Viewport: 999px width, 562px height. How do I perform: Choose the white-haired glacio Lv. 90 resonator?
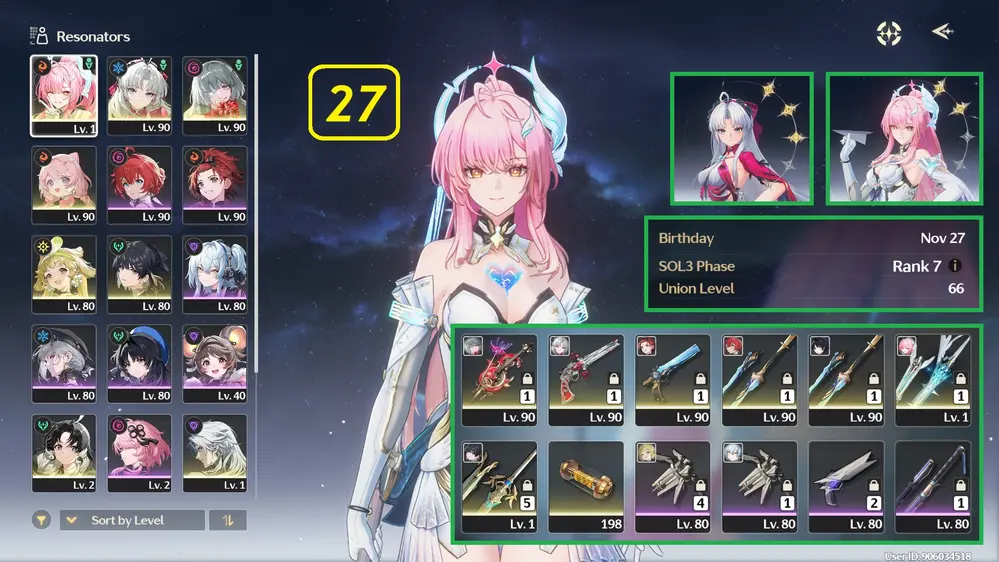(140, 95)
